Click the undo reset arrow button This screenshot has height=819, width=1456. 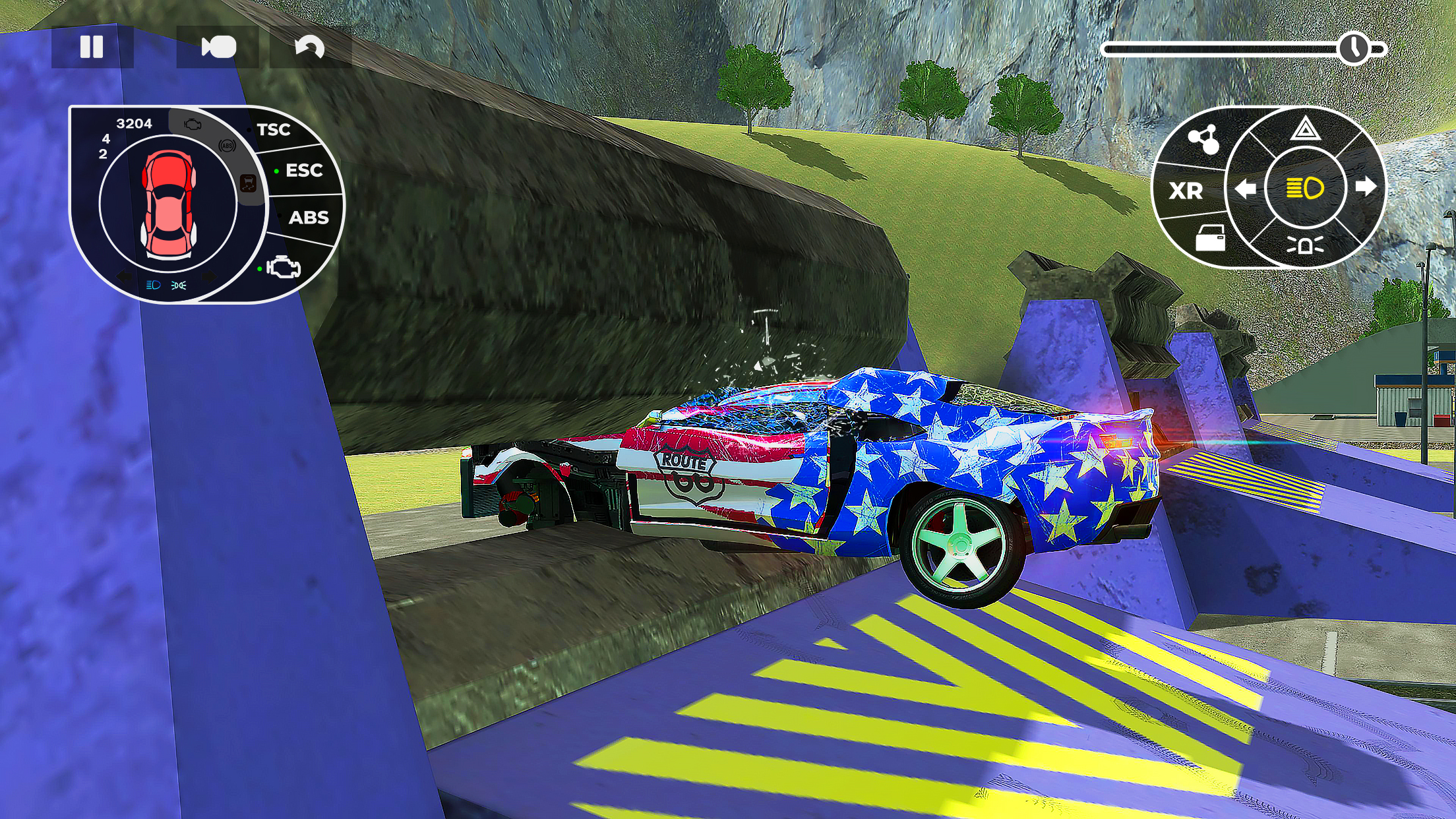310,46
